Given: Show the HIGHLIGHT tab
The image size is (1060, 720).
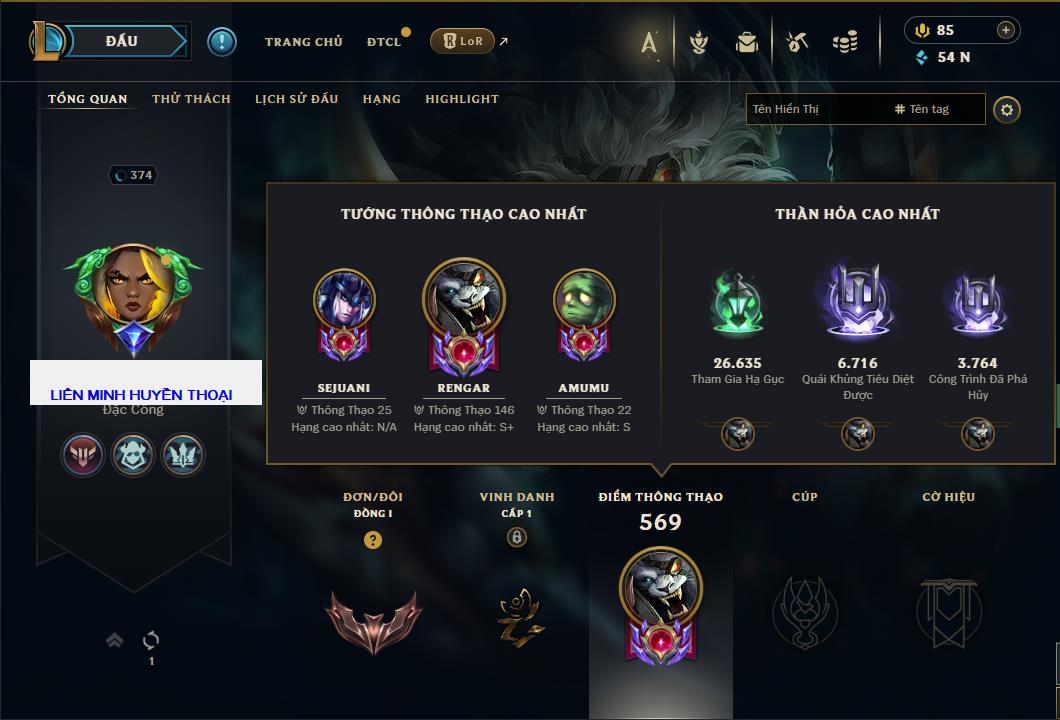Looking at the screenshot, I should click(462, 99).
